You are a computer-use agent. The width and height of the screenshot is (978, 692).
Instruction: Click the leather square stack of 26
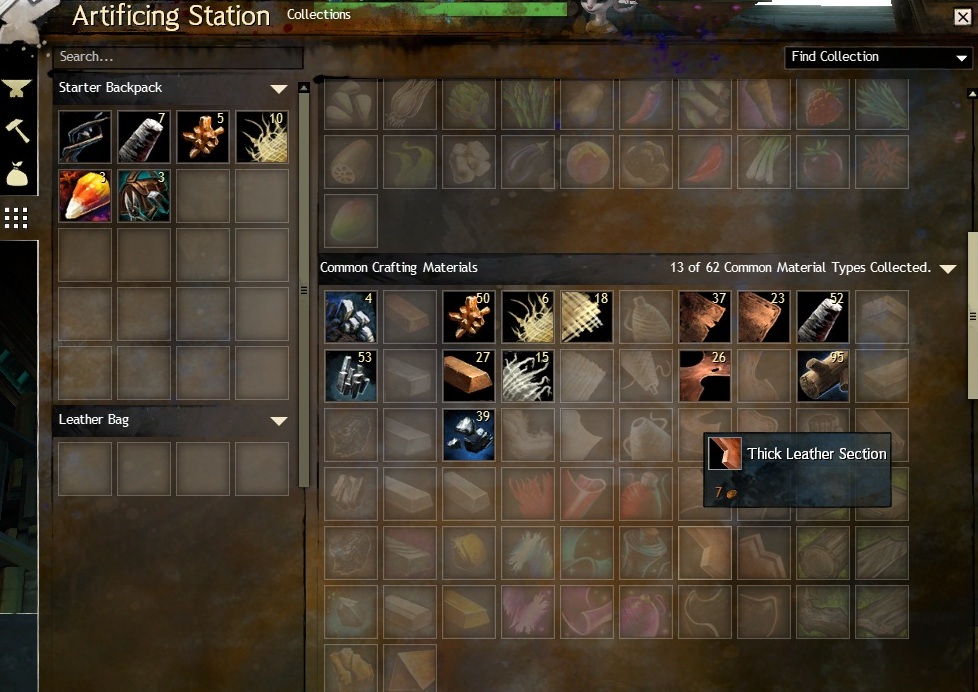click(x=705, y=375)
